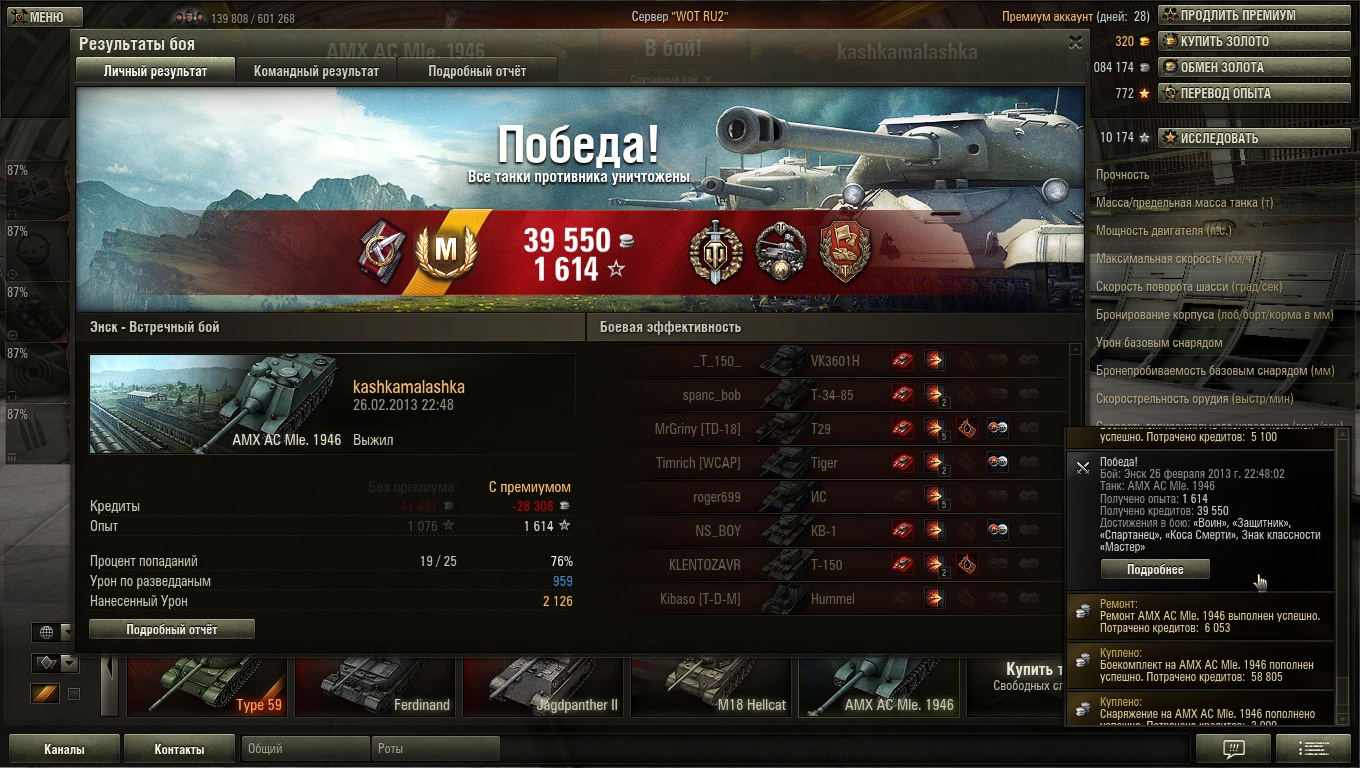Show details with the Подробнее button

pyautogui.click(x=1155, y=569)
